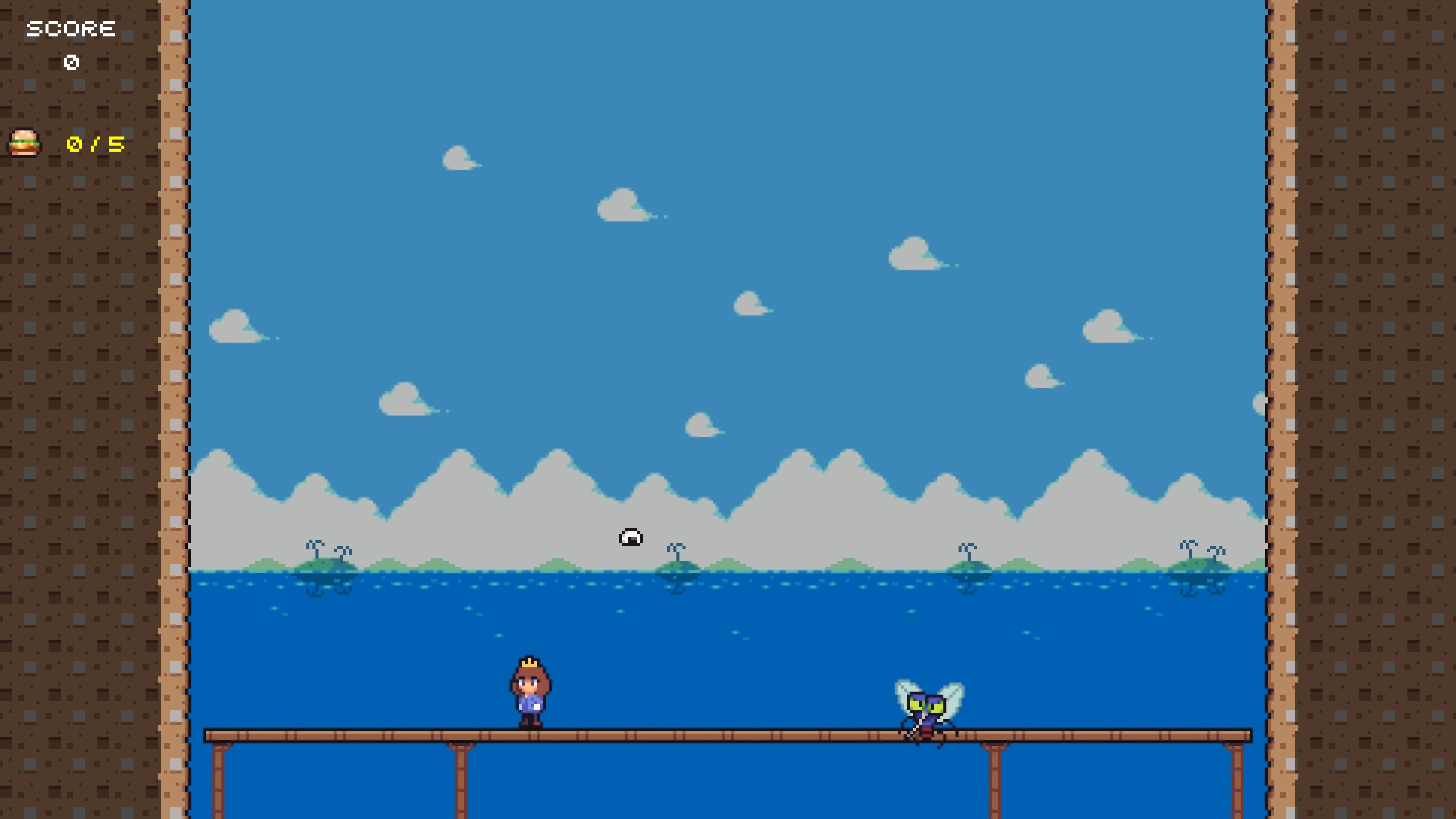Click the score value zero under SCORE
The width and height of the screenshot is (1456, 819).
tap(71, 62)
